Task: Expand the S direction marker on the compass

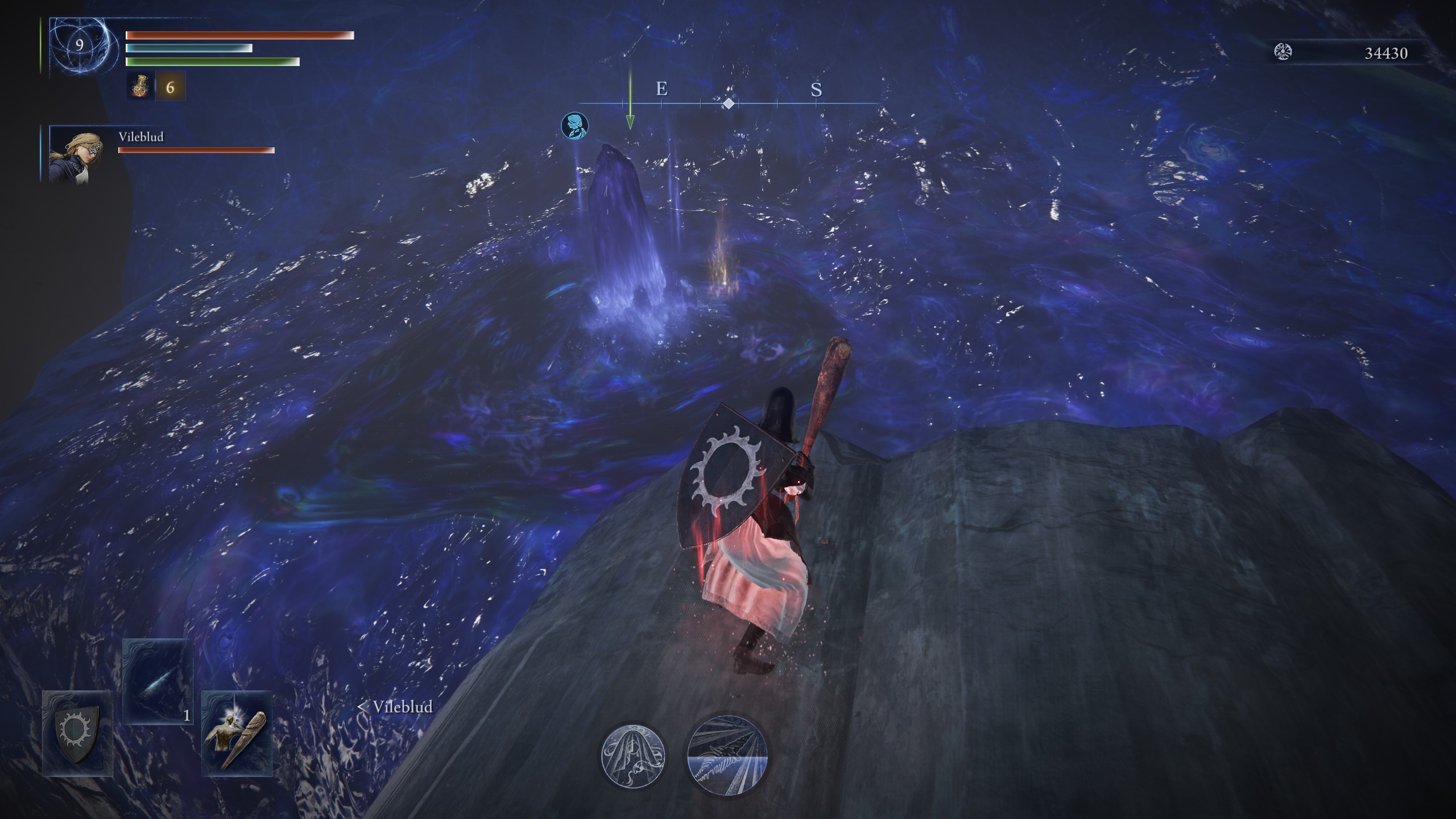Action: pos(816,90)
